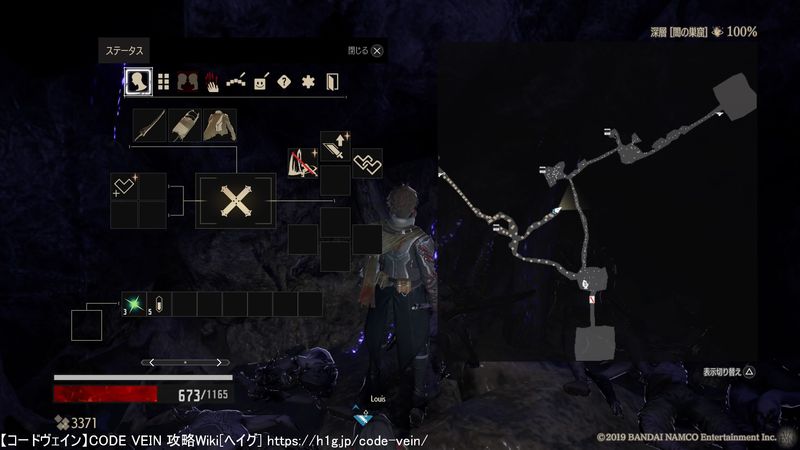Select the door exit tab
The width and height of the screenshot is (800, 450).
tap(333, 81)
